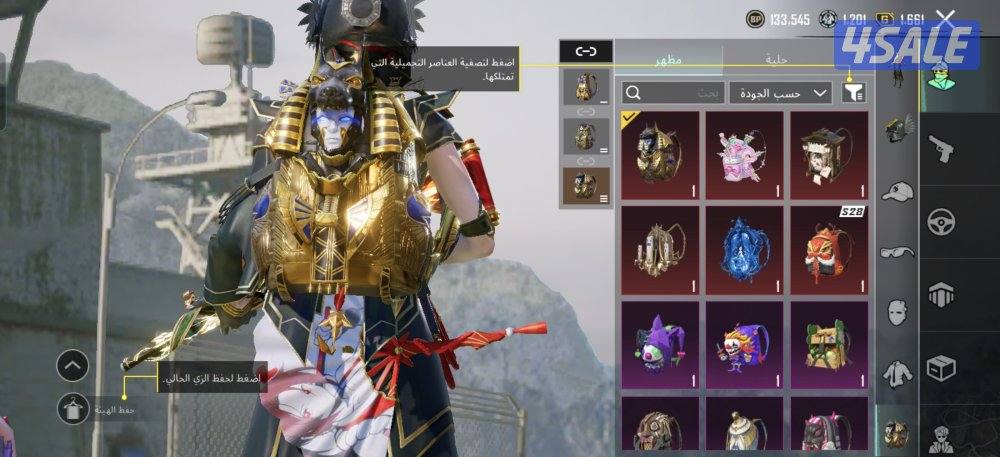Expand the up-arrow circle button
Screen dimensions: 1000x457
[73, 365]
